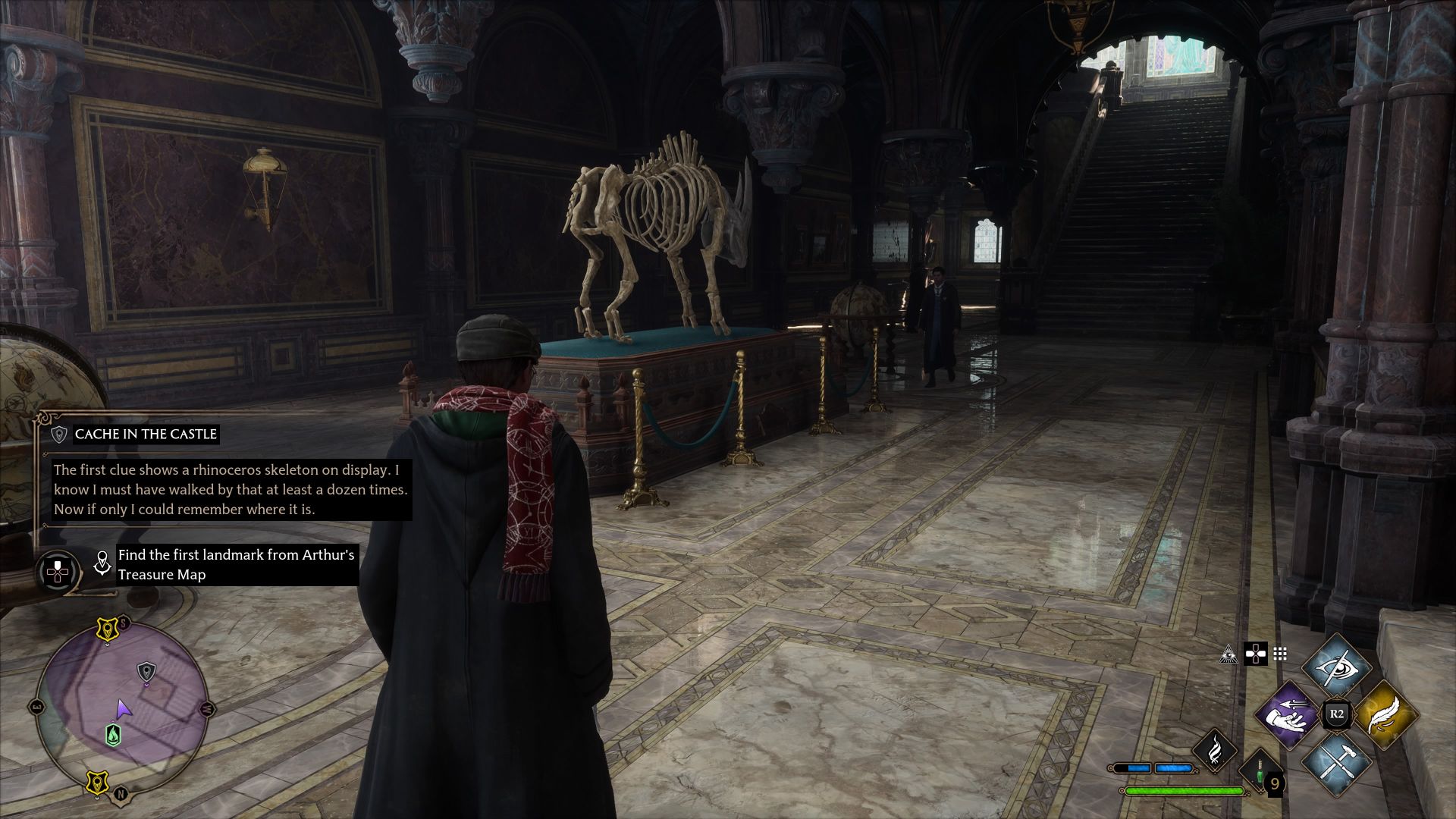Click the shield icon beside Cache in the Castle
This screenshot has width=1456, height=819.
point(60,435)
